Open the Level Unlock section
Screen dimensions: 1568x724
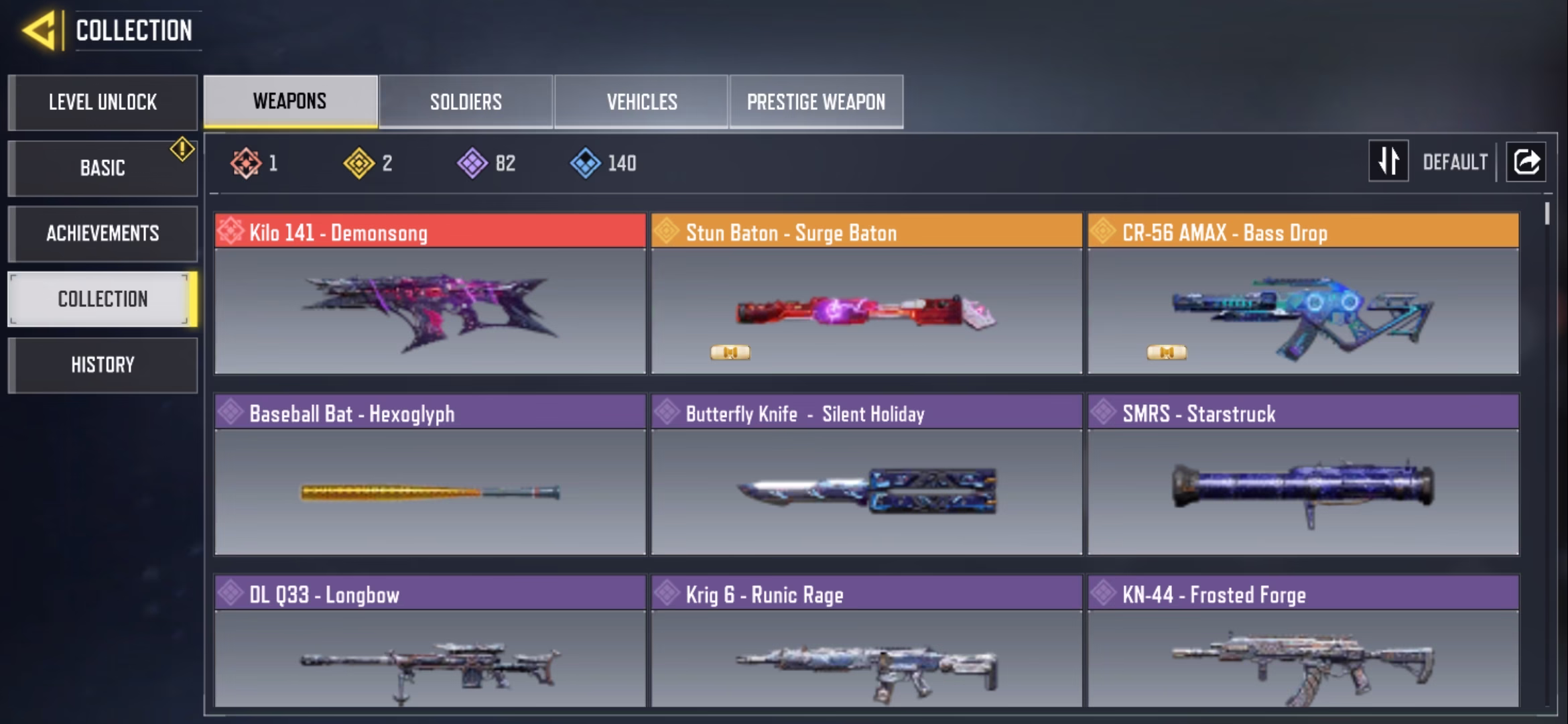point(103,103)
